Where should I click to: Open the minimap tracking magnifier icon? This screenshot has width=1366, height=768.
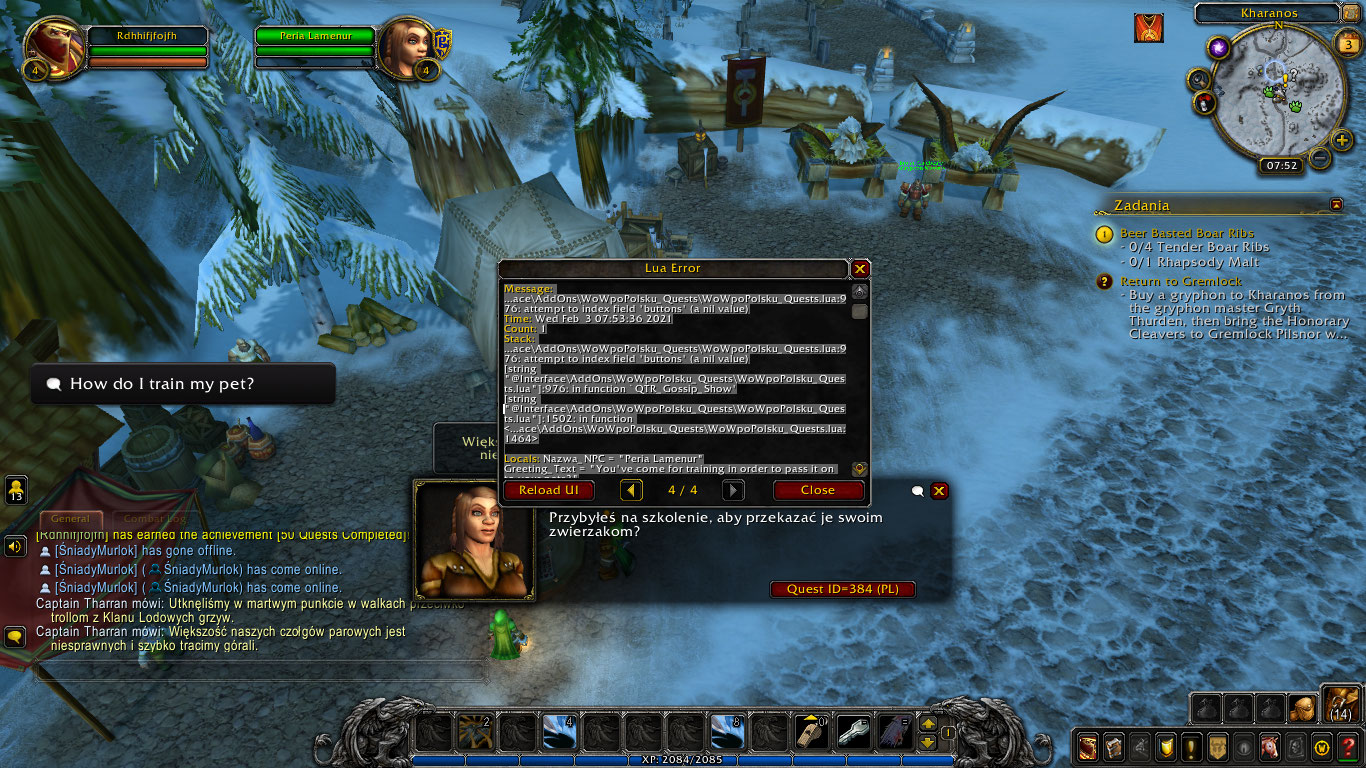point(1199,79)
